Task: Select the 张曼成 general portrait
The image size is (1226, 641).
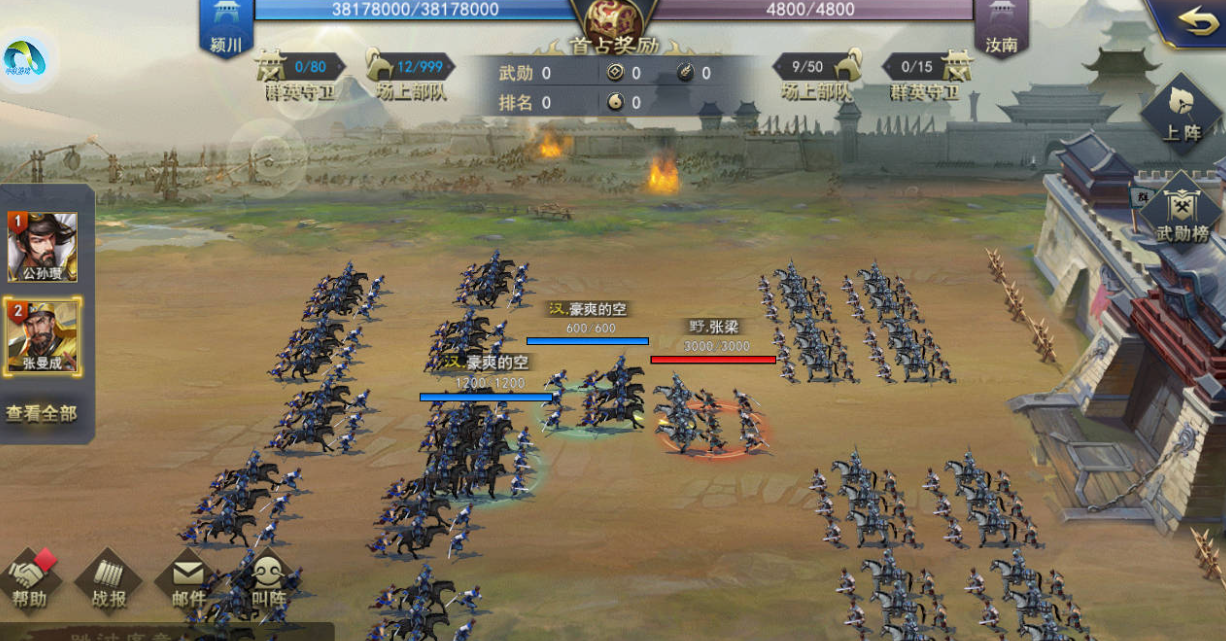Action: tap(42, 335)
